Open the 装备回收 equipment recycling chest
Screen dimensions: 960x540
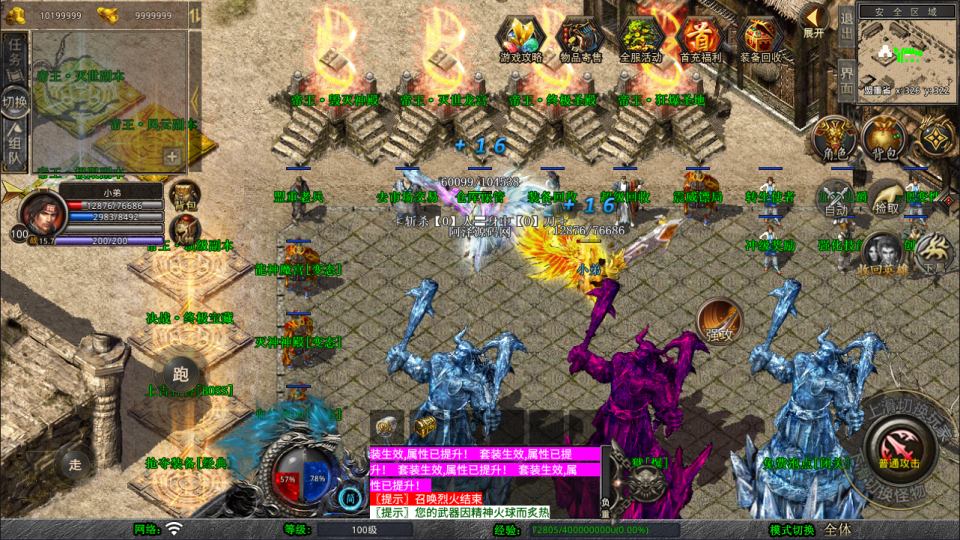[x=758, y=38]
